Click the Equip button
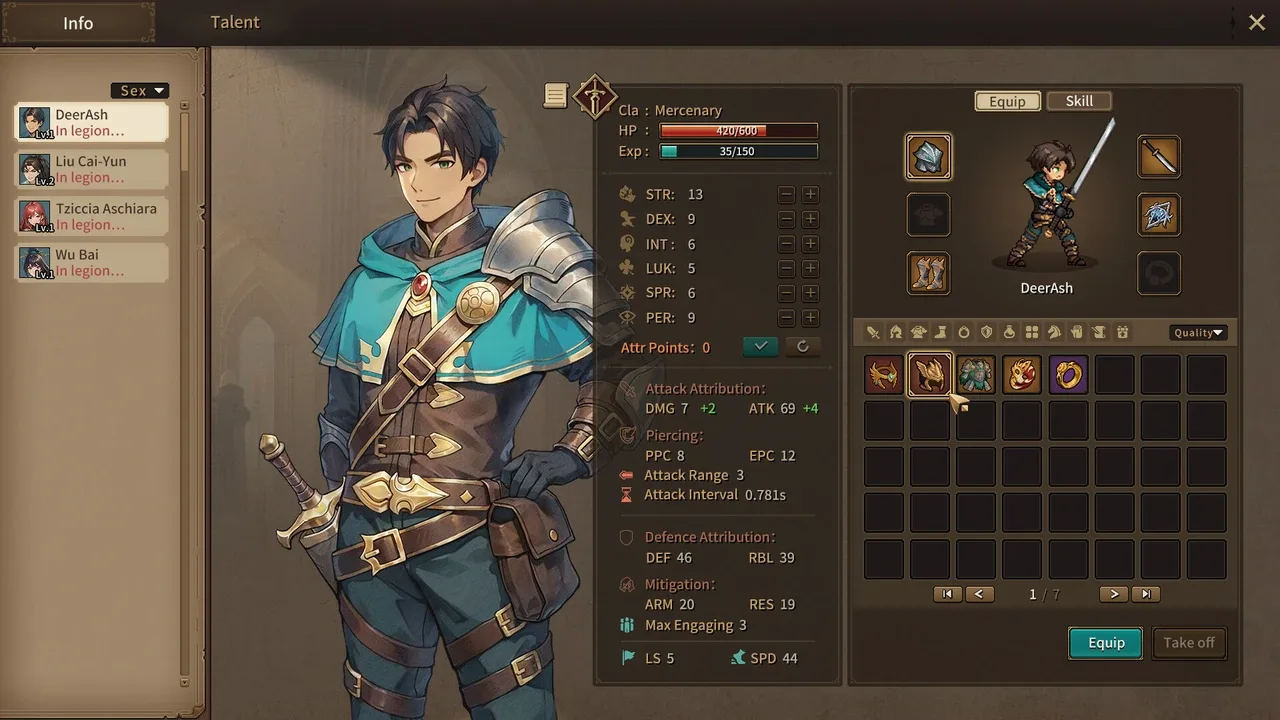Screen dimensions: 1280x720 click(1105, 643)
